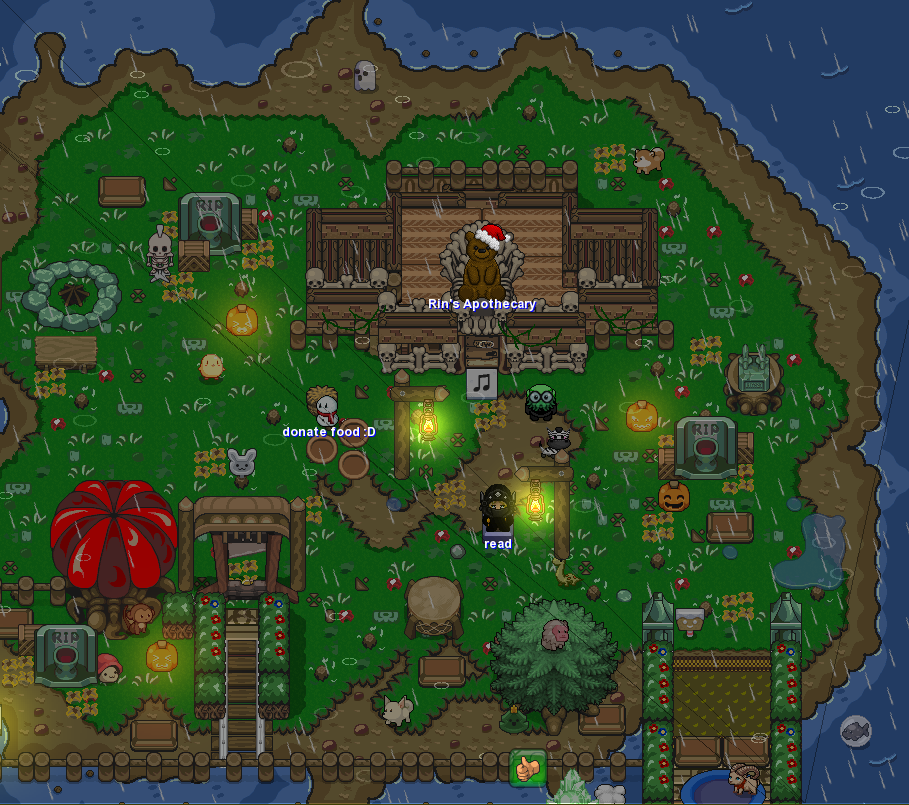Click the green thumbs-up like button
Screen dimensions: 909x805
coord(527,767)
